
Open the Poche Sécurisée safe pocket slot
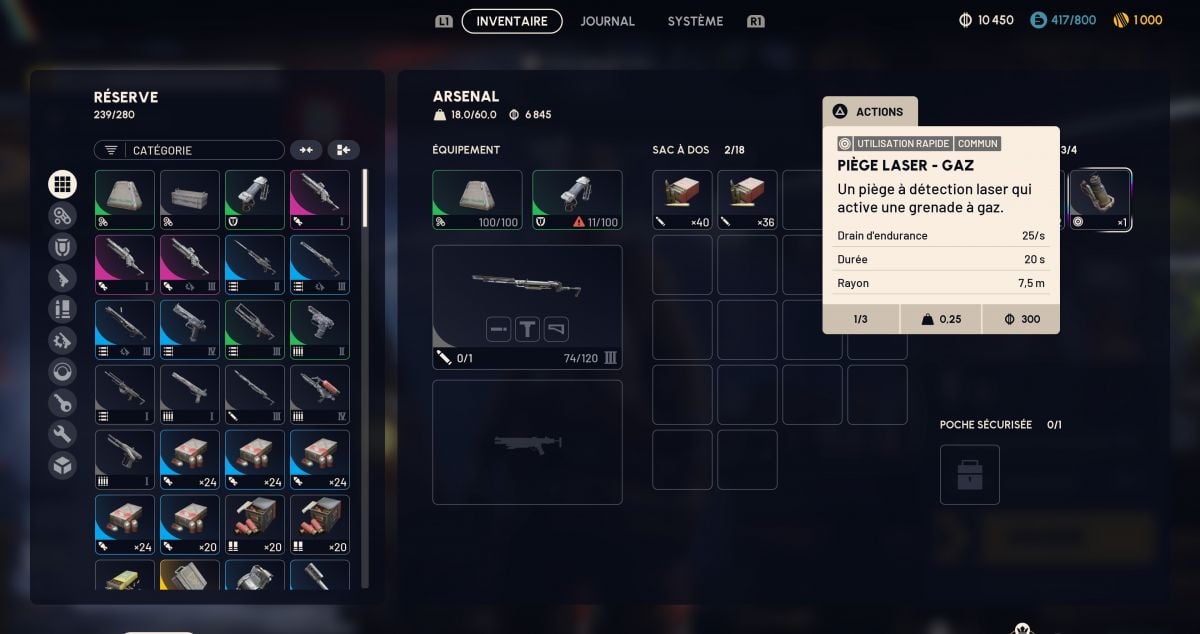[969, 475]
